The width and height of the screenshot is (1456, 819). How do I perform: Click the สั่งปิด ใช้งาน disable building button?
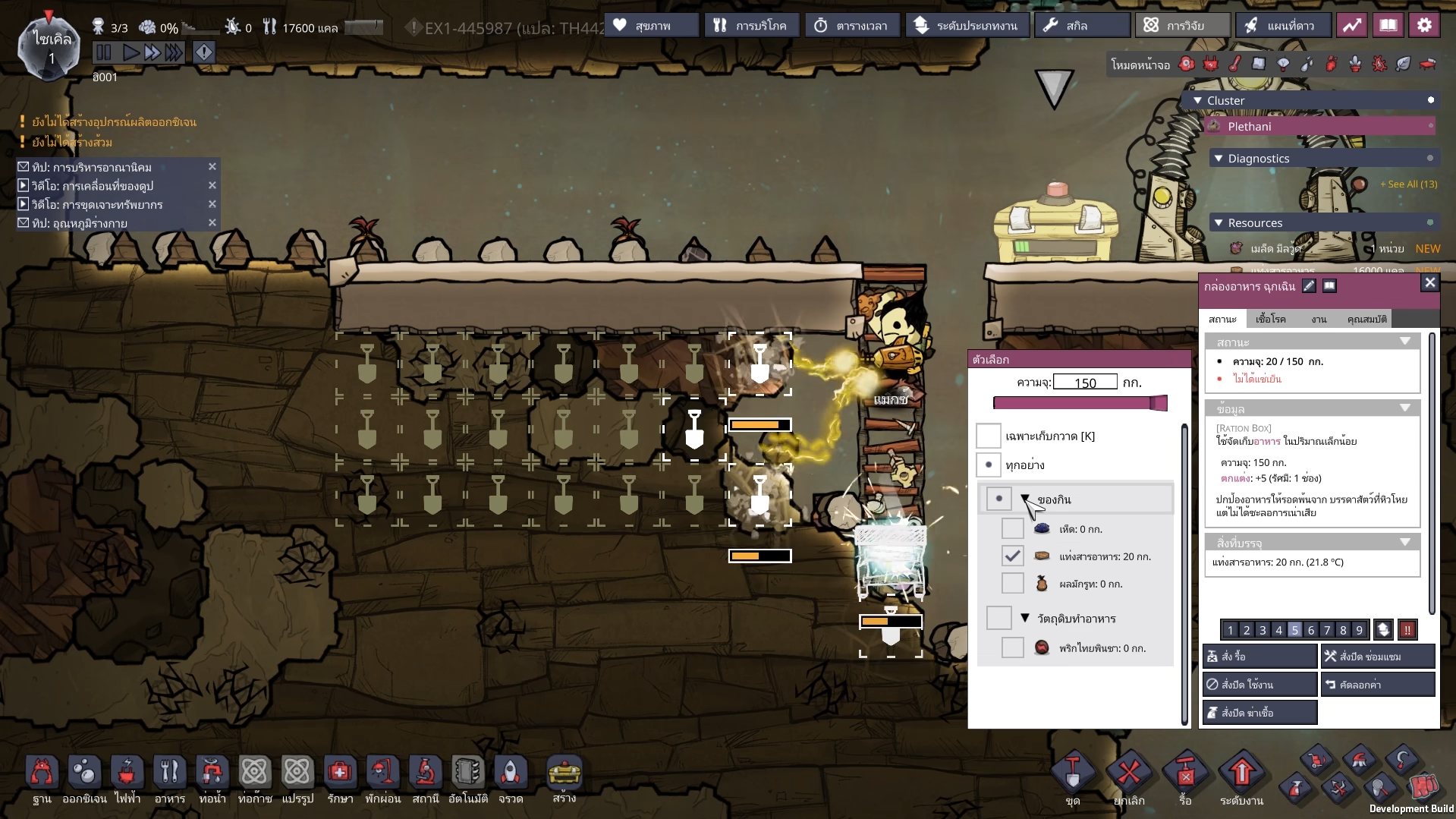point(1259,685)
